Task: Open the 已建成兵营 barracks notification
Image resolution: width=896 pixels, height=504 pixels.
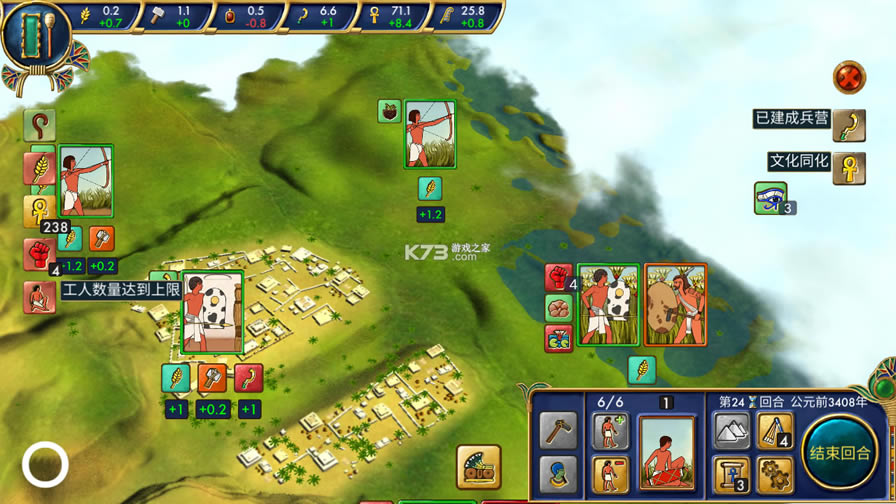Action: (x=849, y=125)
